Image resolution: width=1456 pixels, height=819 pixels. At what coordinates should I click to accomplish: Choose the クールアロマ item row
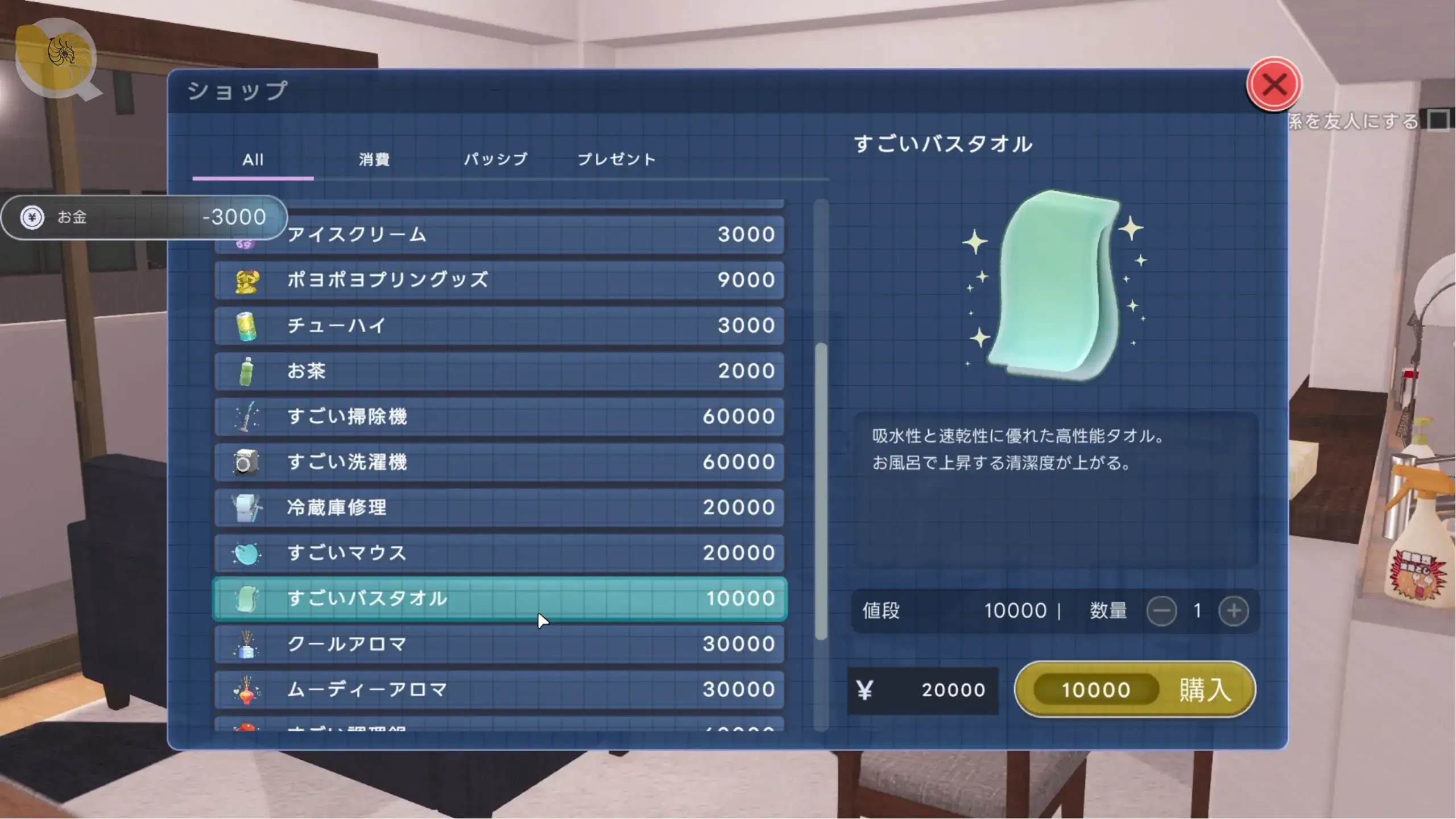click(x=499, y=644)
